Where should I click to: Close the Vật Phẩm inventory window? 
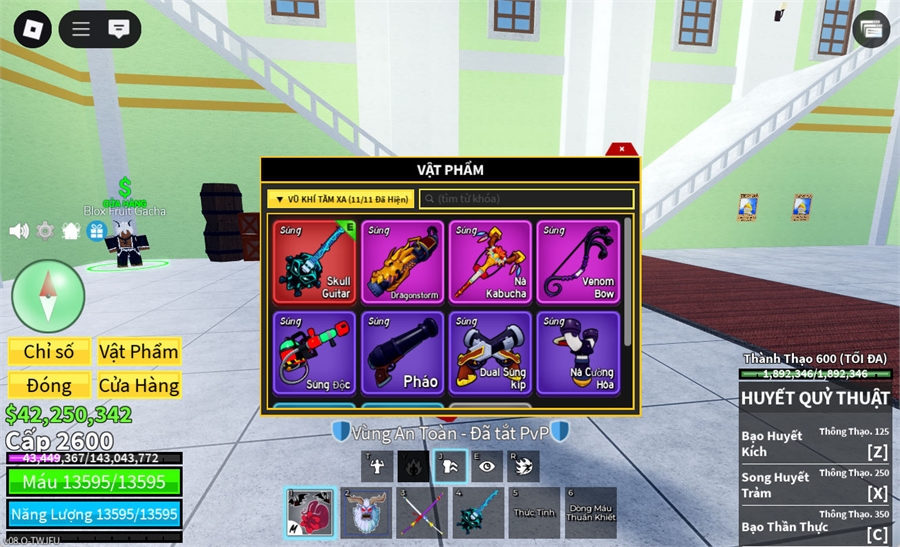click(x=622, y=149)
